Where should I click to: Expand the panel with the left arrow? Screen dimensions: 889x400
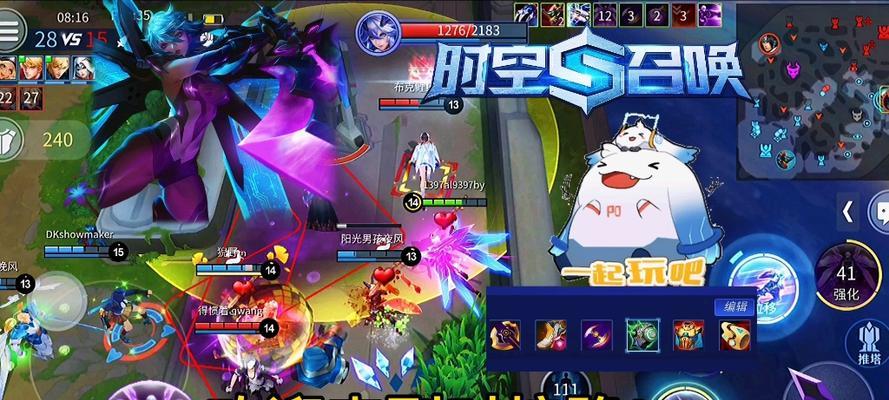(848, 211)
